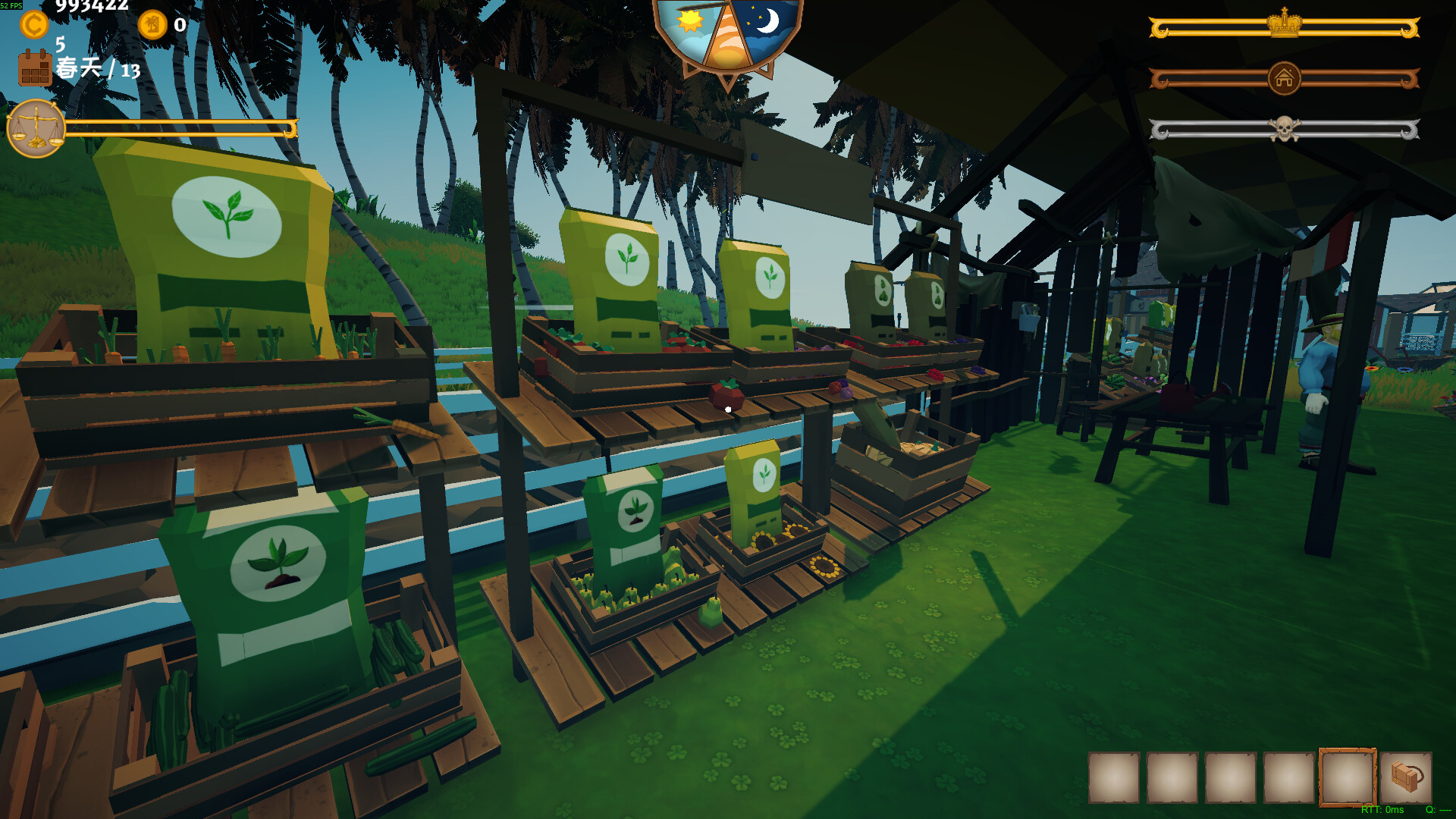Click the calendar icon
The height and width of the screenshot is (819, 1456).
(35, 67)
